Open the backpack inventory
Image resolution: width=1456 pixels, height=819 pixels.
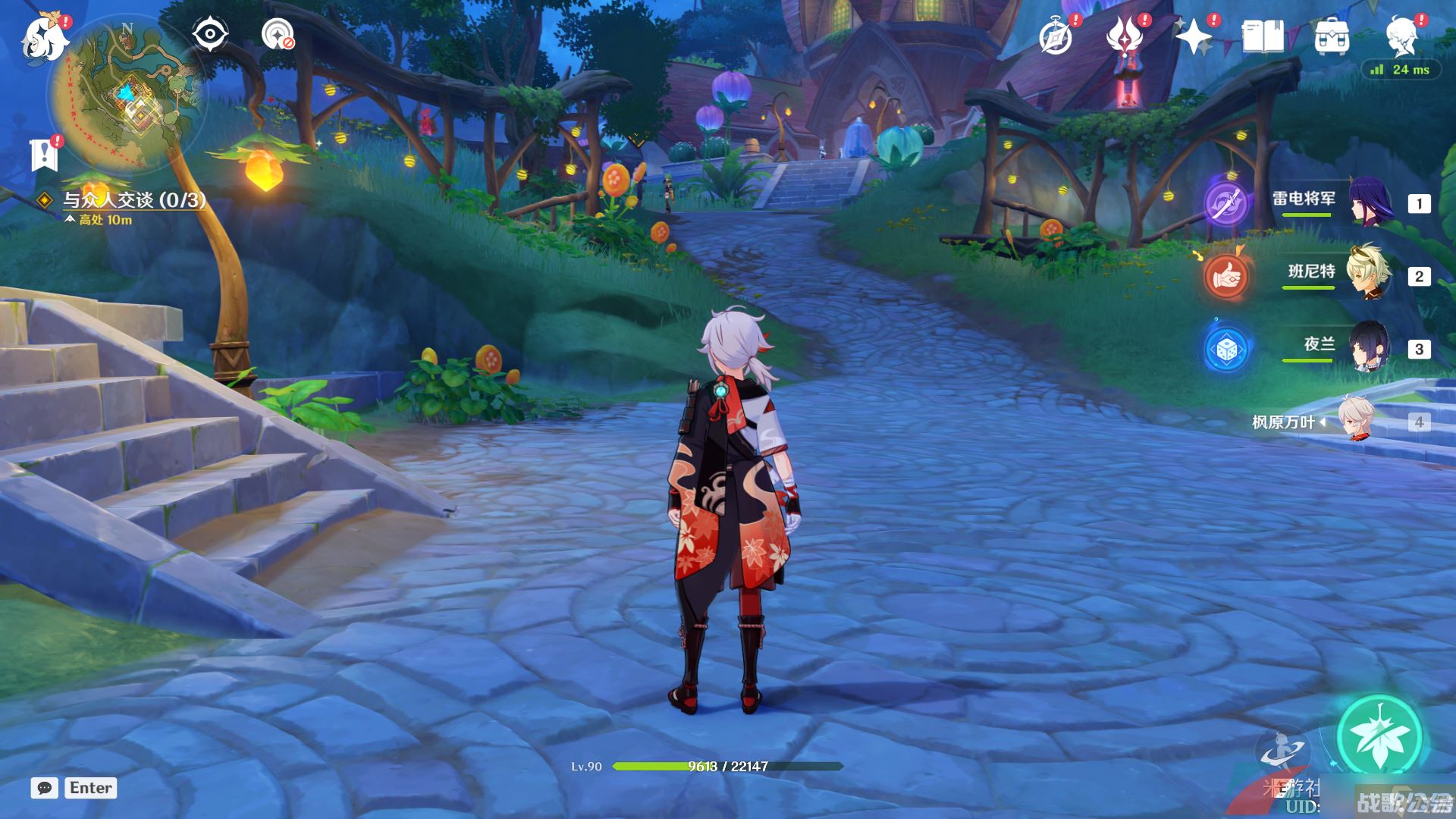(x=1332, y=36)
